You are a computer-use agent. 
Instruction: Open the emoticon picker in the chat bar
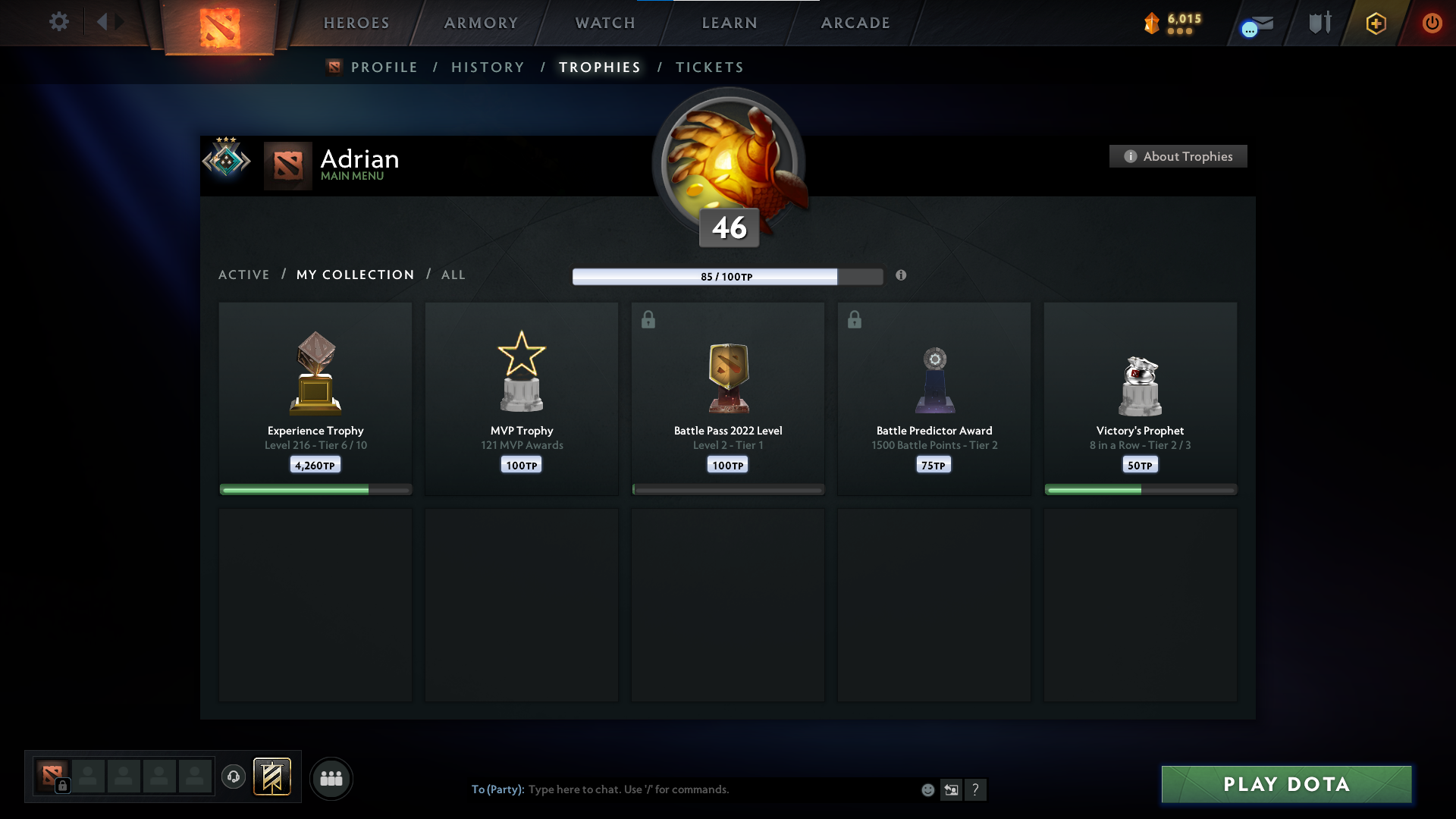[928, 789]
